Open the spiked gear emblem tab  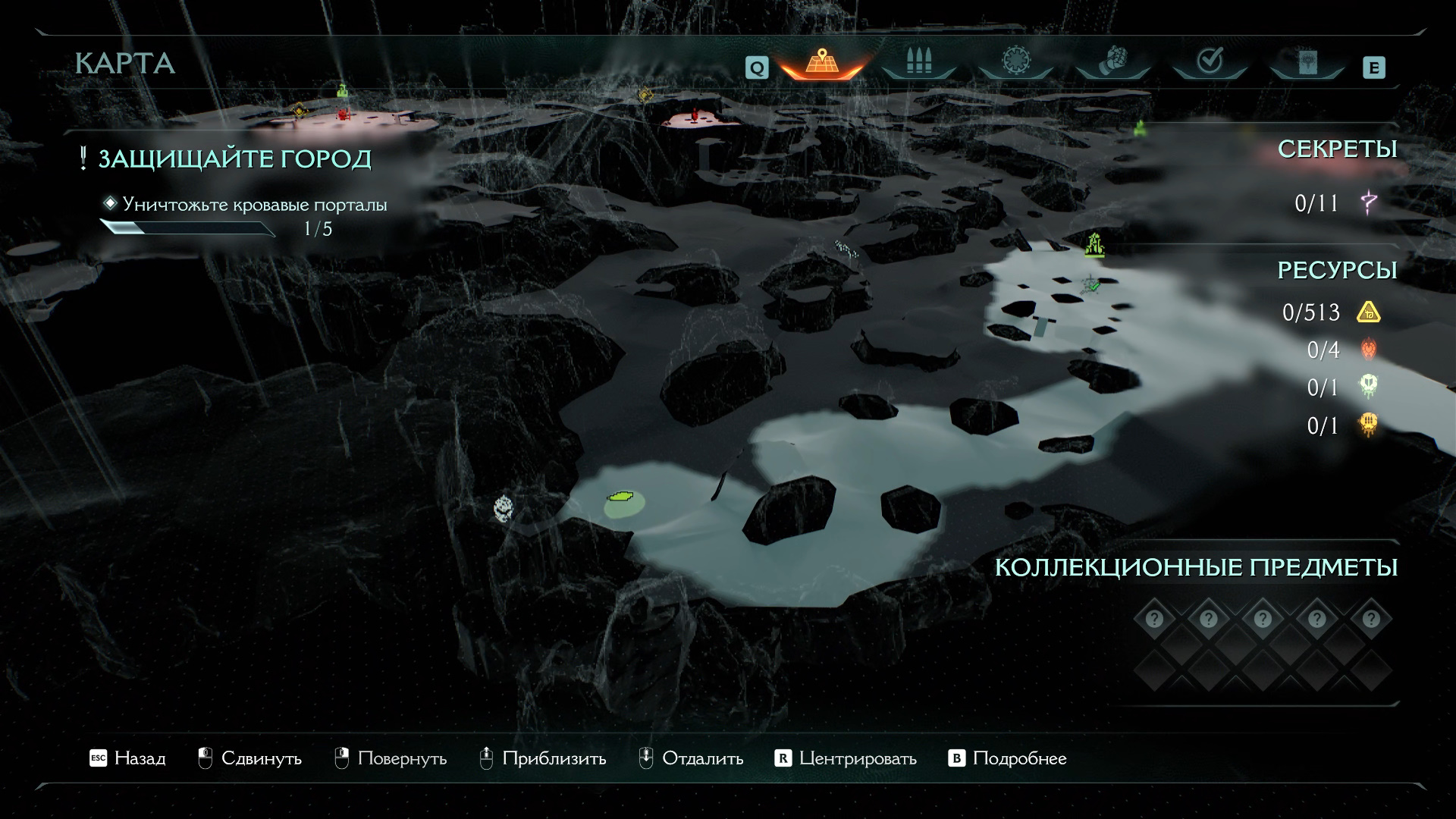pyautogui.click(x=1015, y=62)
